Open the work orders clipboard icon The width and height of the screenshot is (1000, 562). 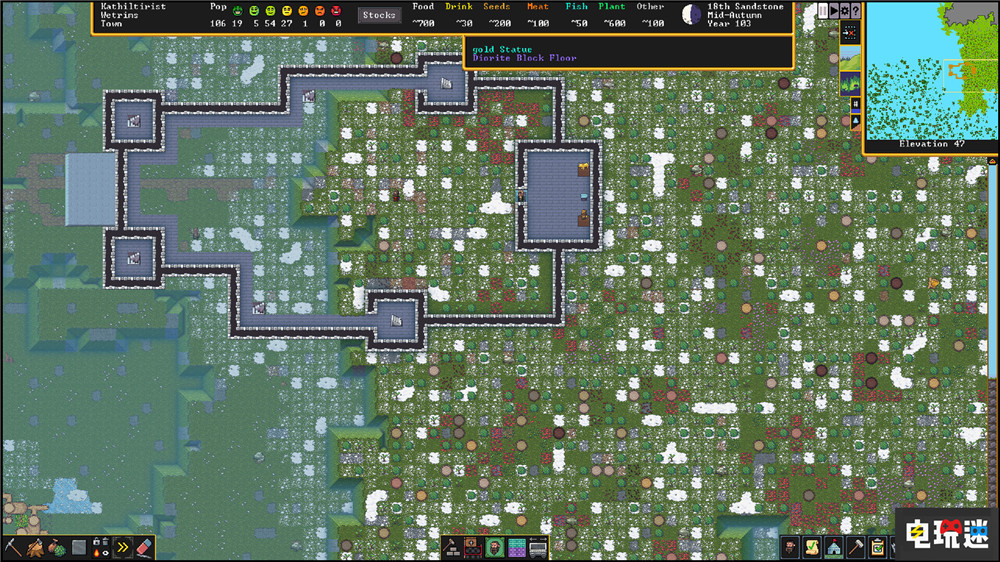click(x=878, y=547)
